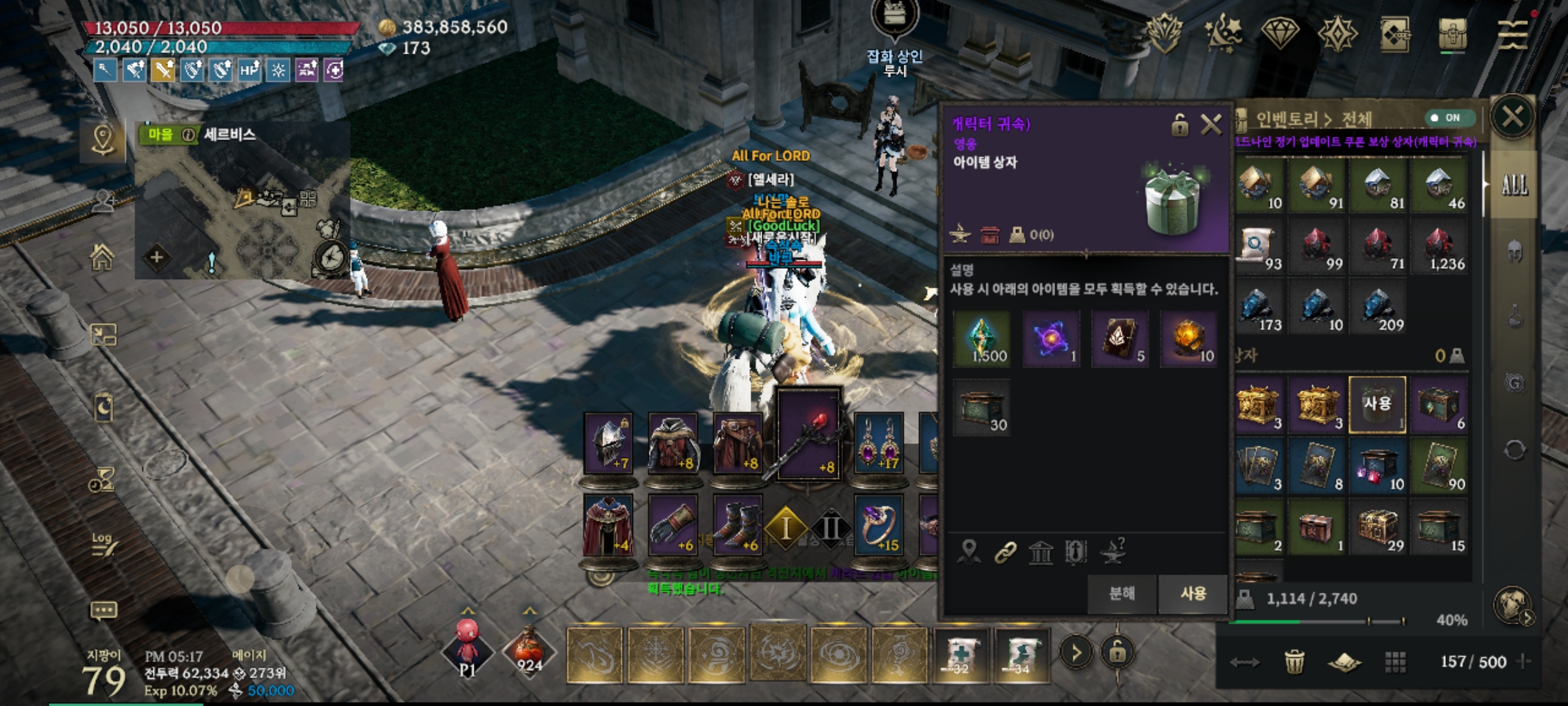The image size is (1568, 706).
Task: Use the item box with 사용 button
Action: pyautogui.click(x=1192, y=594)
